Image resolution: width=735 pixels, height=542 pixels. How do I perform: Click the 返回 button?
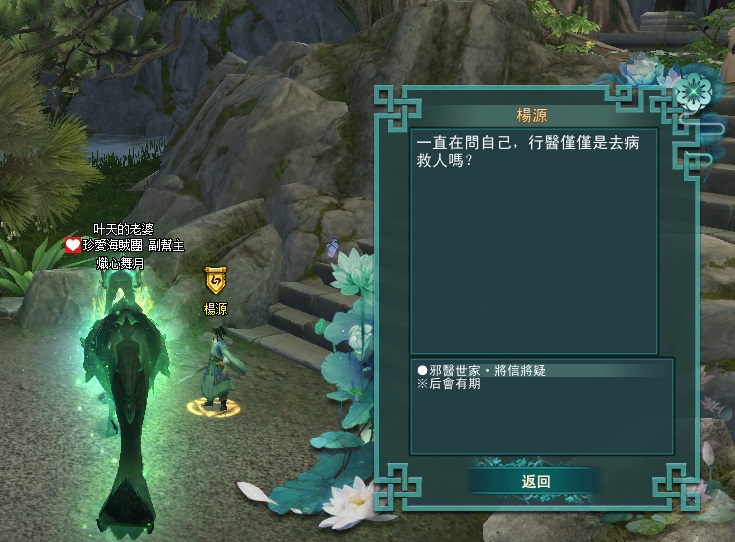point(535,481)
